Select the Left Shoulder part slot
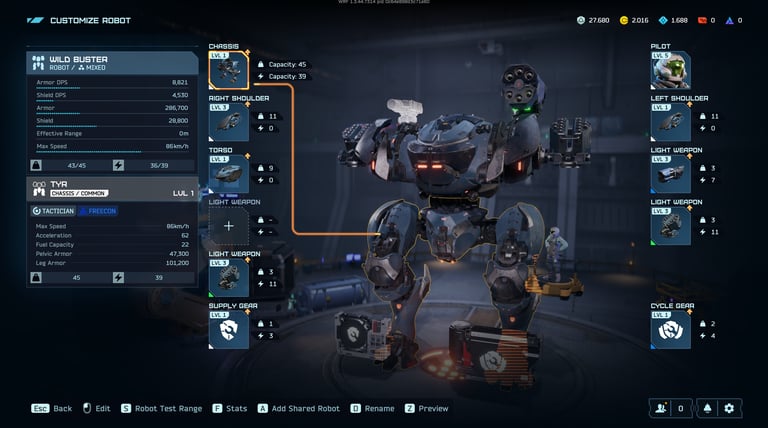The width and height of the screenshot is (768, 428). [670, 122]
